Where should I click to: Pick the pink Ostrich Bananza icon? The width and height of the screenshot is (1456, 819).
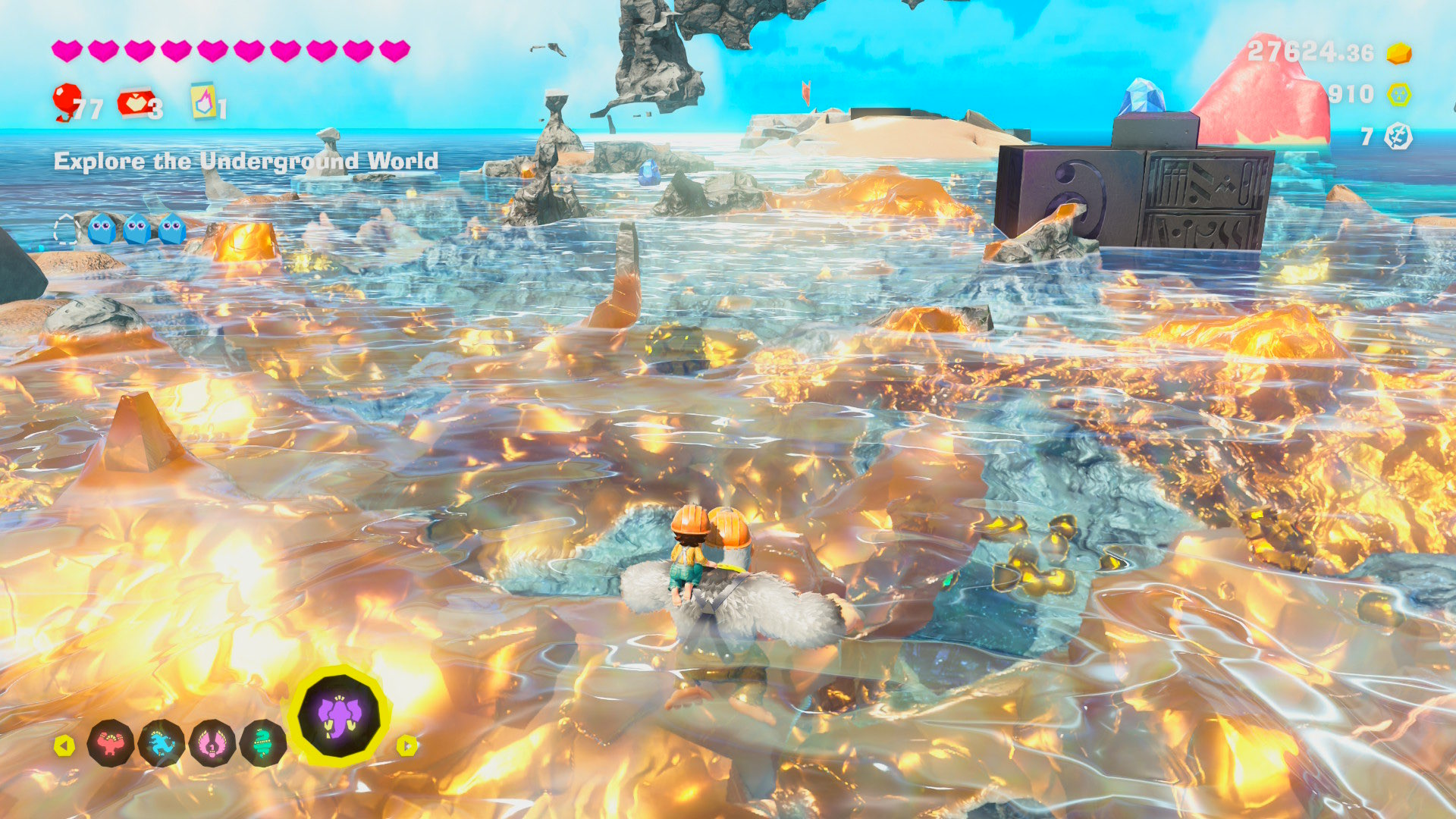[x=212, y=743]
